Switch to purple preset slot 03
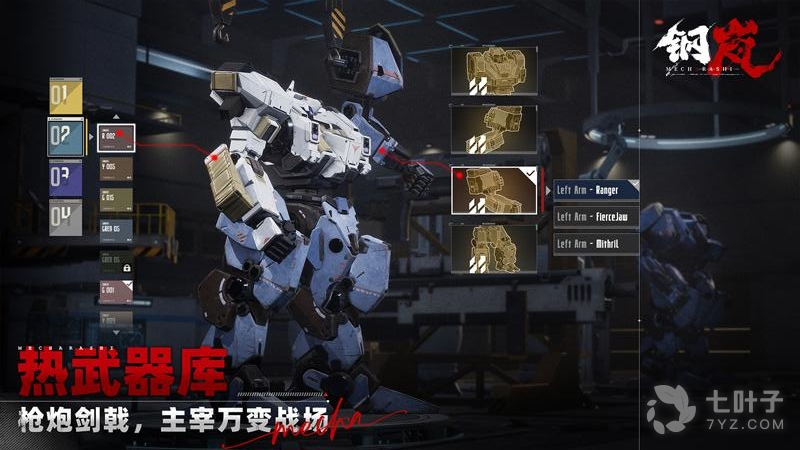This screenshot has width=800, height=450. [x=64, y=178]
